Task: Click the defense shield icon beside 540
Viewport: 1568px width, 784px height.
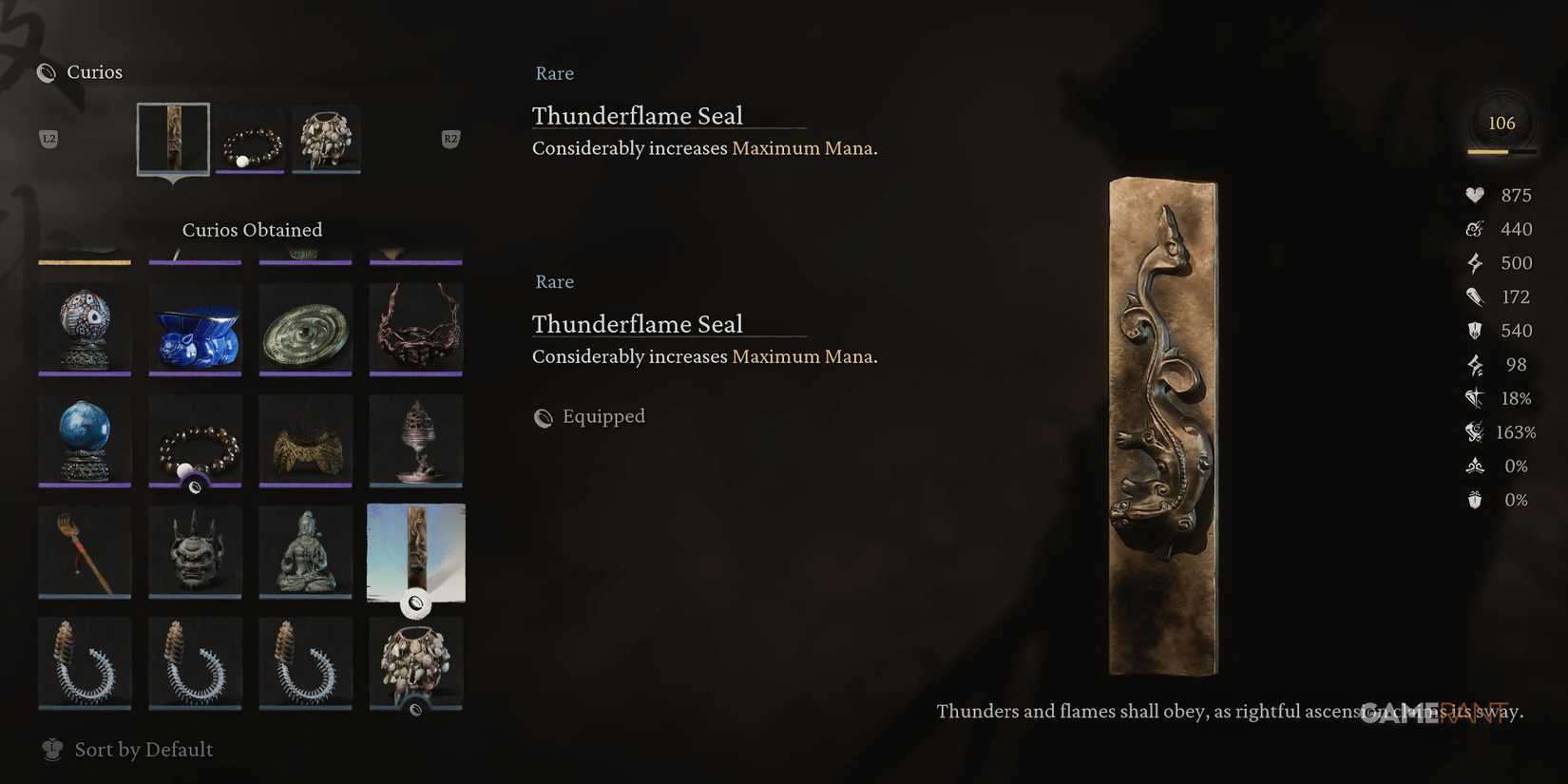Action: click(x=1475, y=331)
